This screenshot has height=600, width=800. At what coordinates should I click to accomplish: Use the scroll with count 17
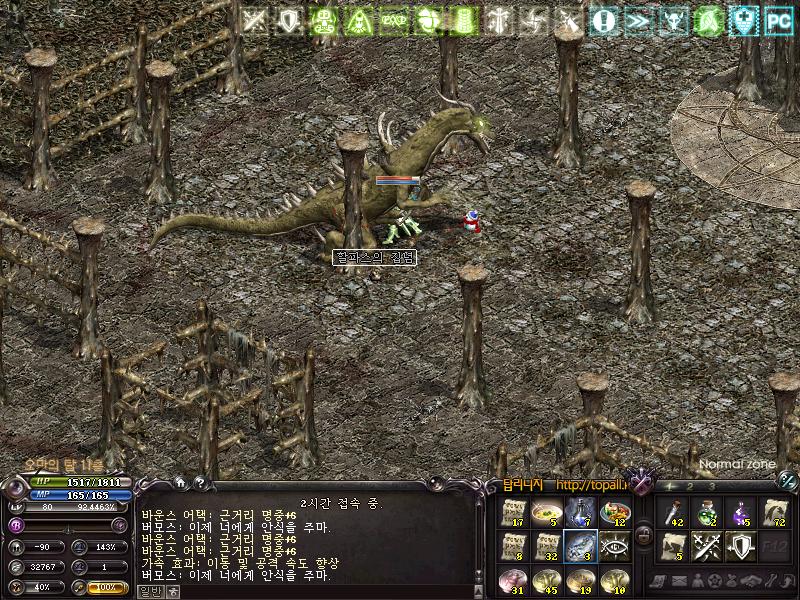click(x=513, y=512)
